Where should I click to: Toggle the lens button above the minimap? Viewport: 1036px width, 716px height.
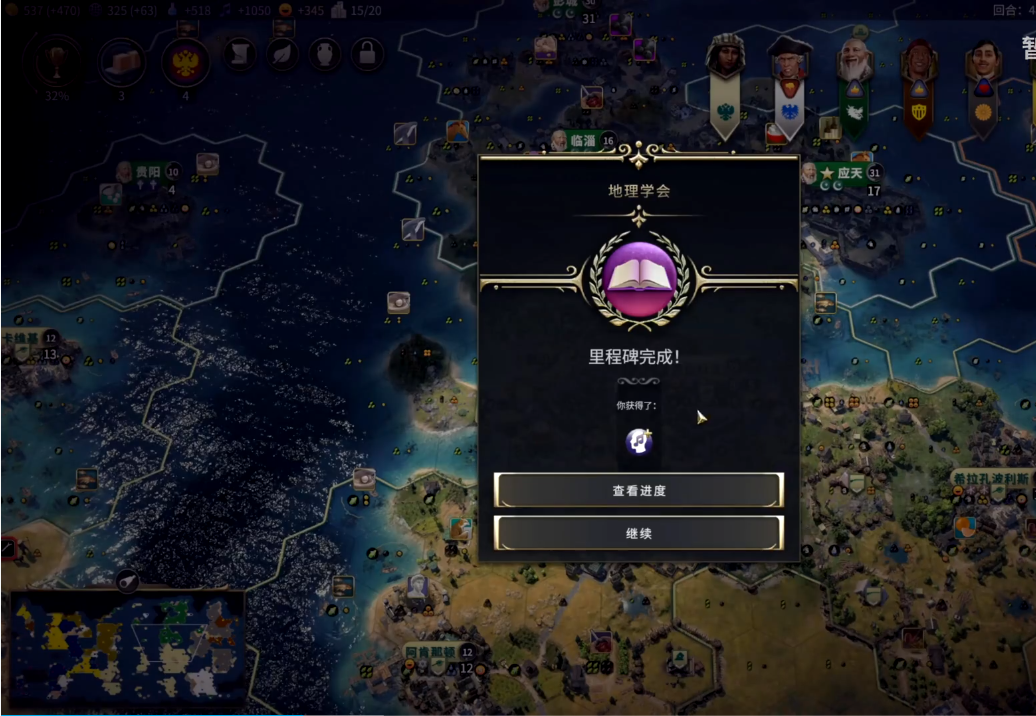coord(126,579)
